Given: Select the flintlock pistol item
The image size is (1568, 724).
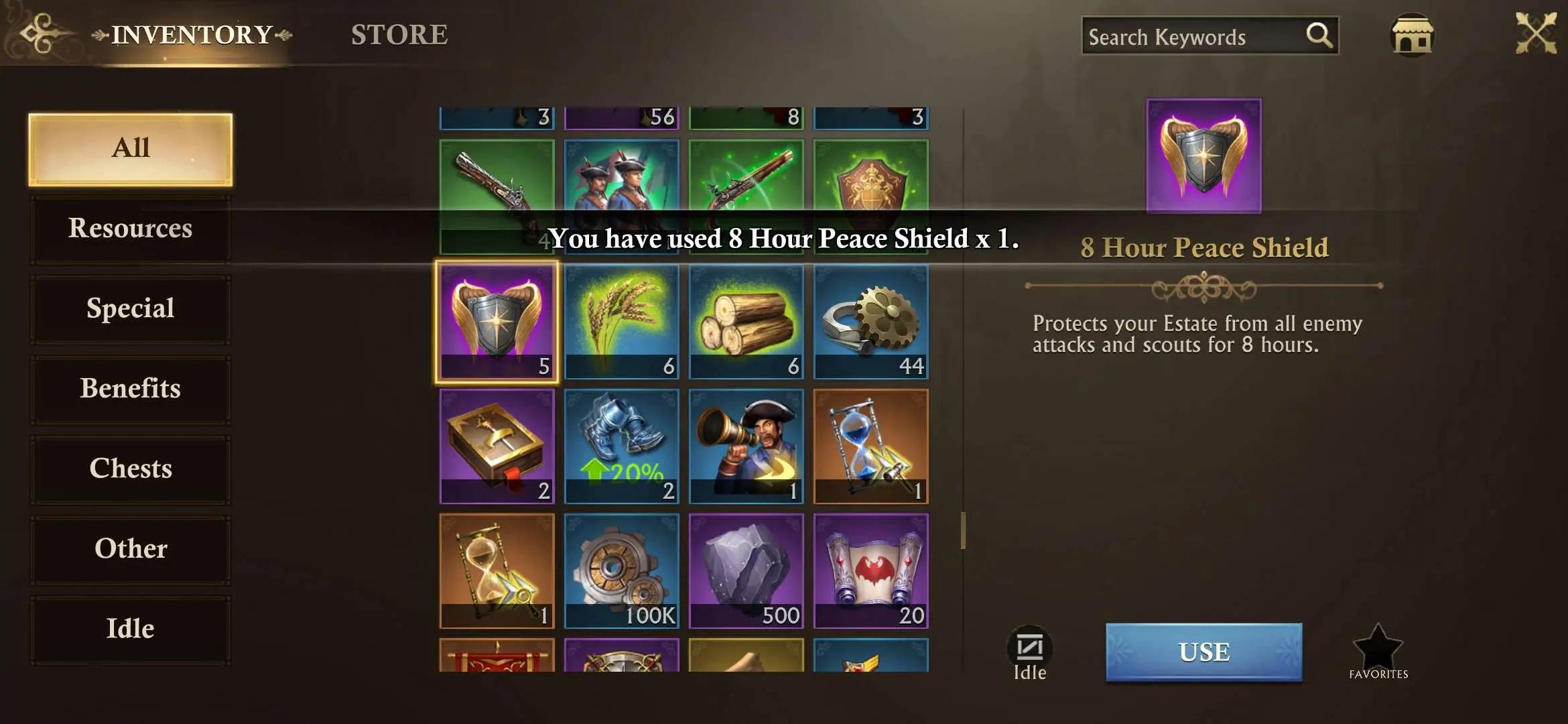Looking at the screenshot, I should [x=497, y=194].
